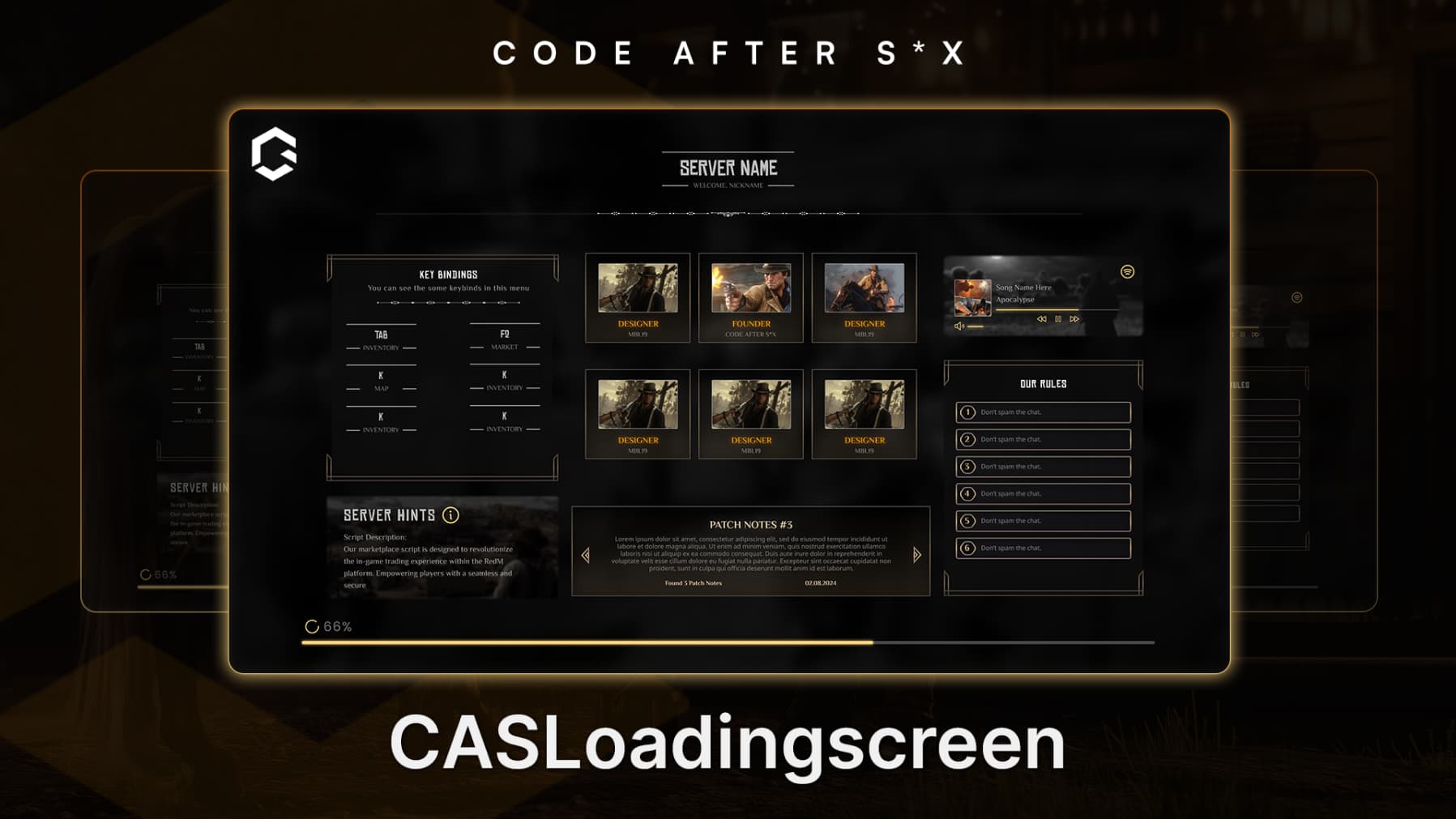The image size is (1456, 819).
Task: Advance patch notes with the right arrow
Action: tap(916, 553)
